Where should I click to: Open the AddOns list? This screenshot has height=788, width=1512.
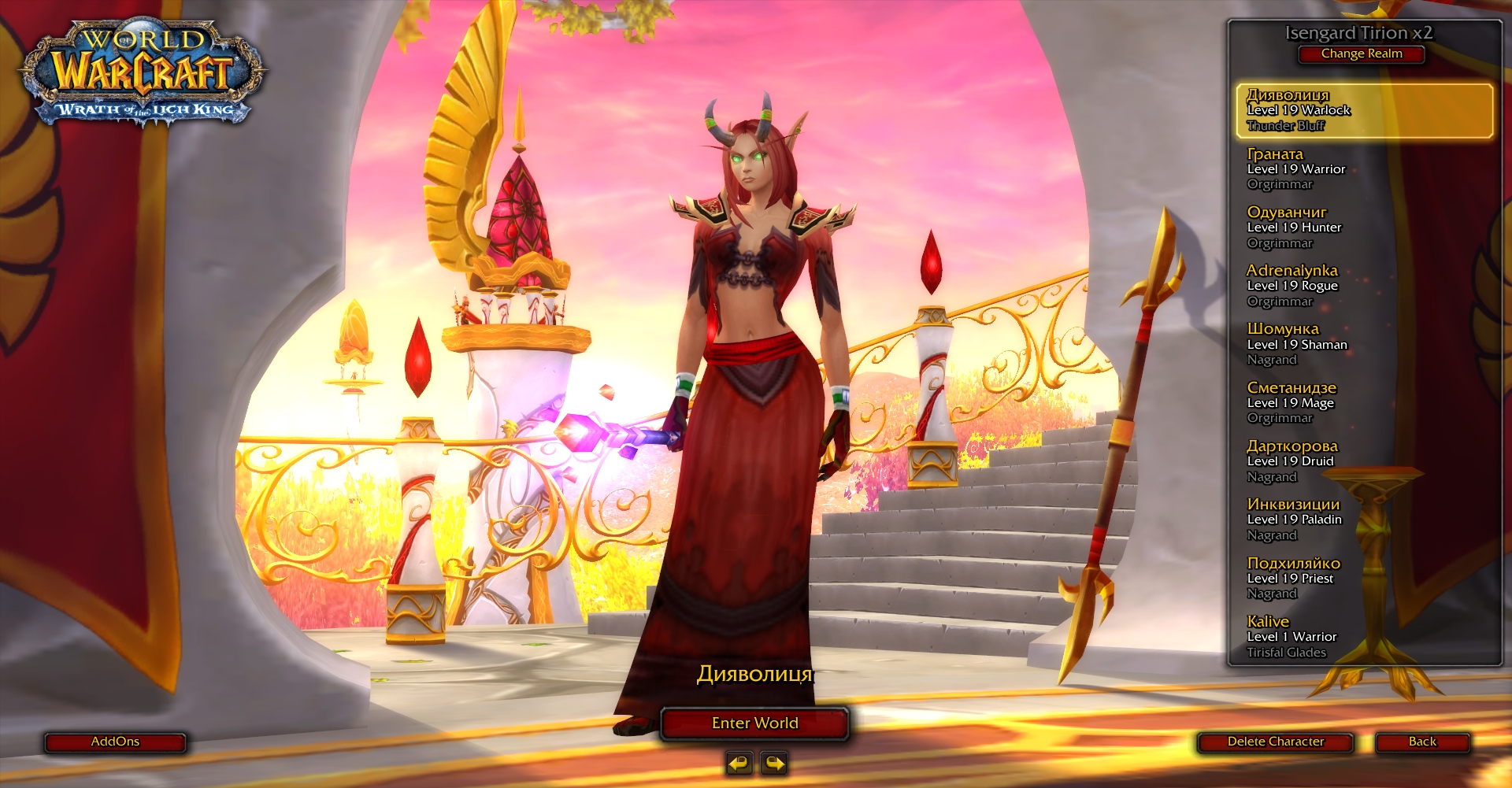click(x=115, y=742)
